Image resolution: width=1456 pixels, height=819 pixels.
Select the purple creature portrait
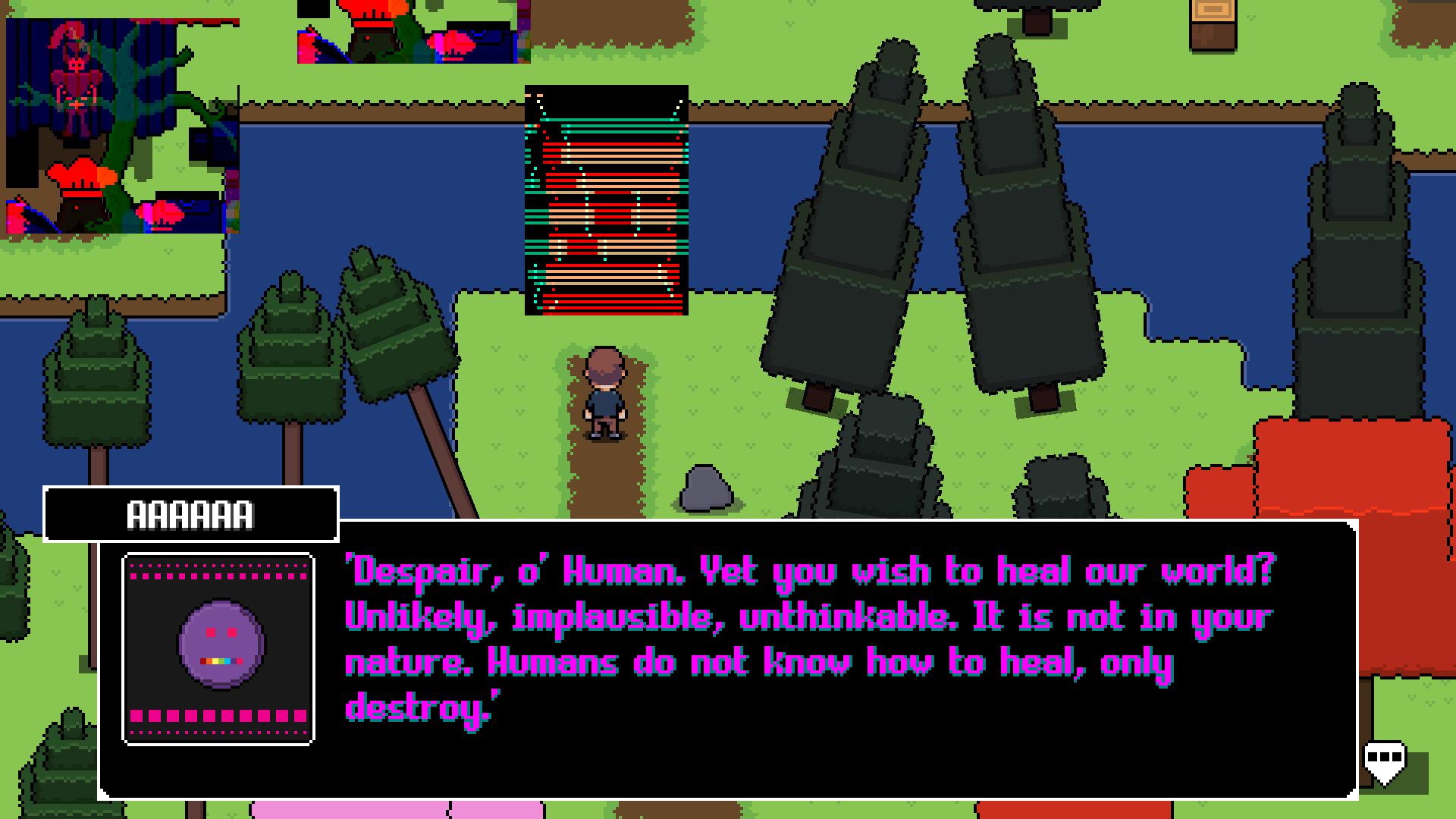pyautogui.click(x=218, y=646)
